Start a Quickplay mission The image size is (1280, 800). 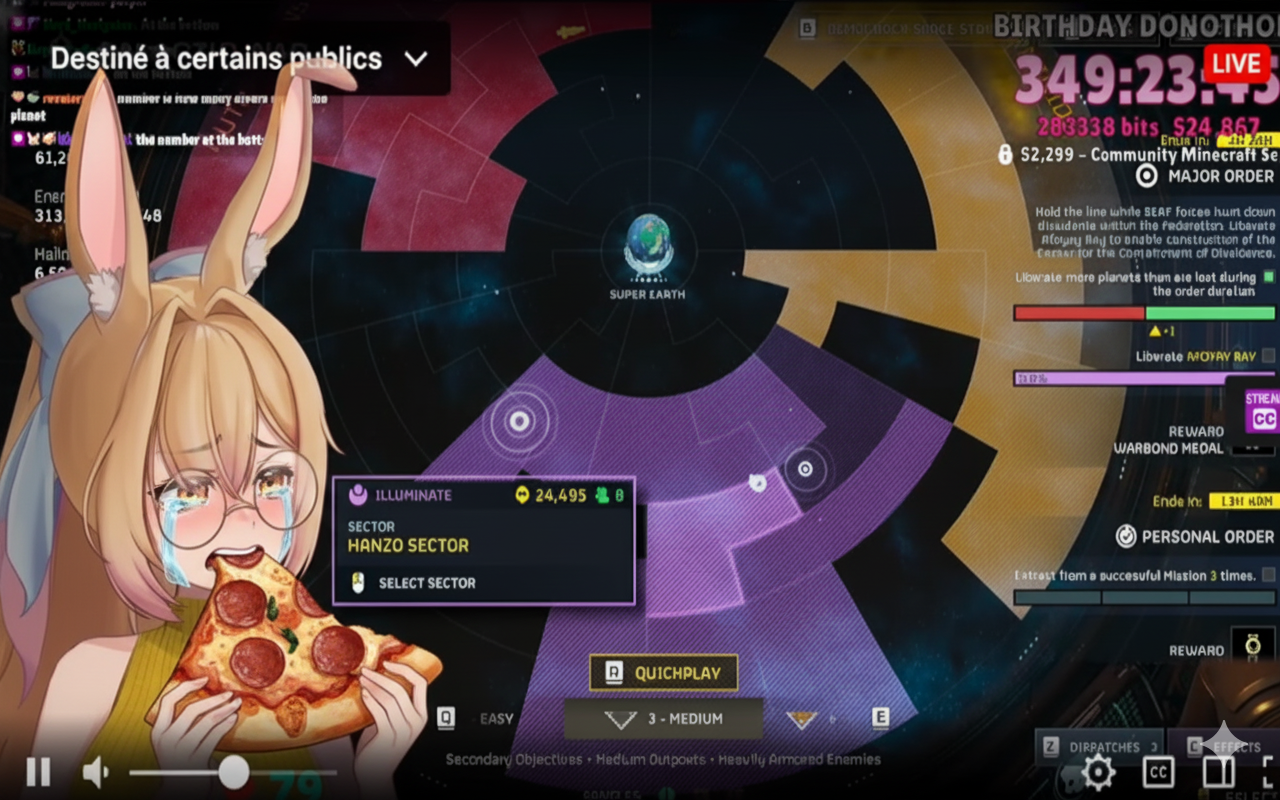tap(664, 673)
